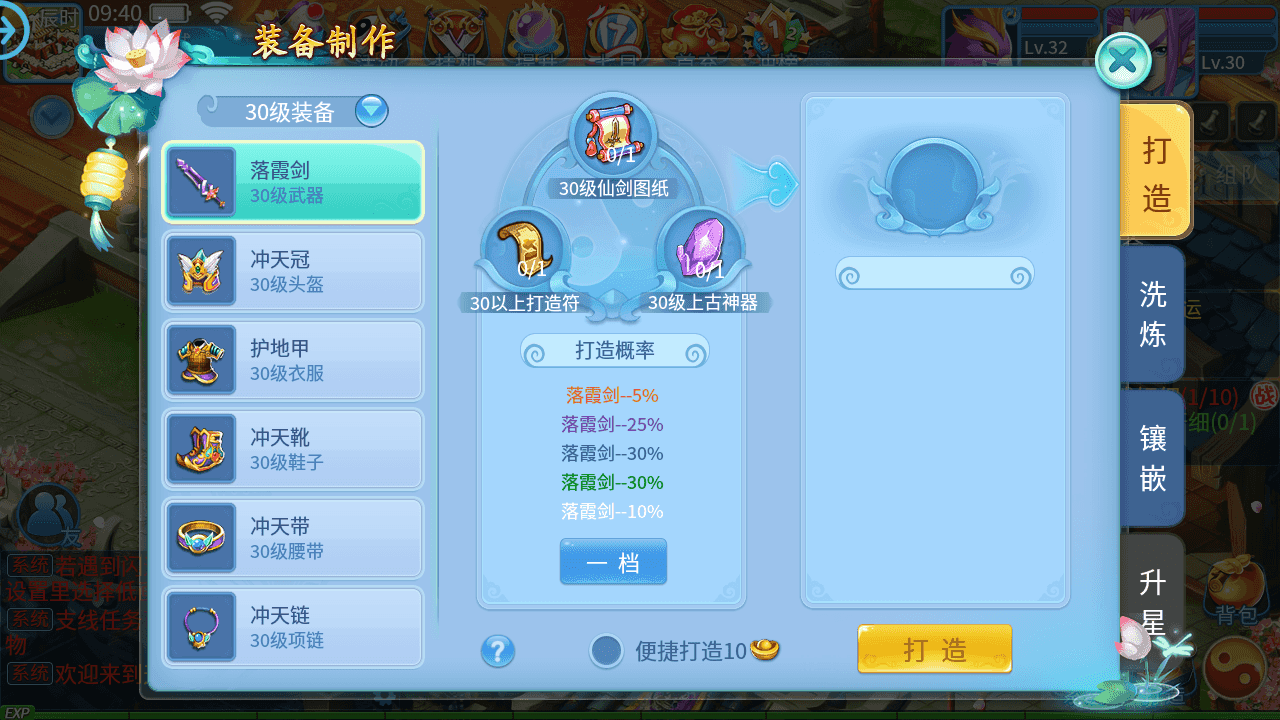1280x720 pixels.
Task: Click the 一档 tier button
Action: 613,562
